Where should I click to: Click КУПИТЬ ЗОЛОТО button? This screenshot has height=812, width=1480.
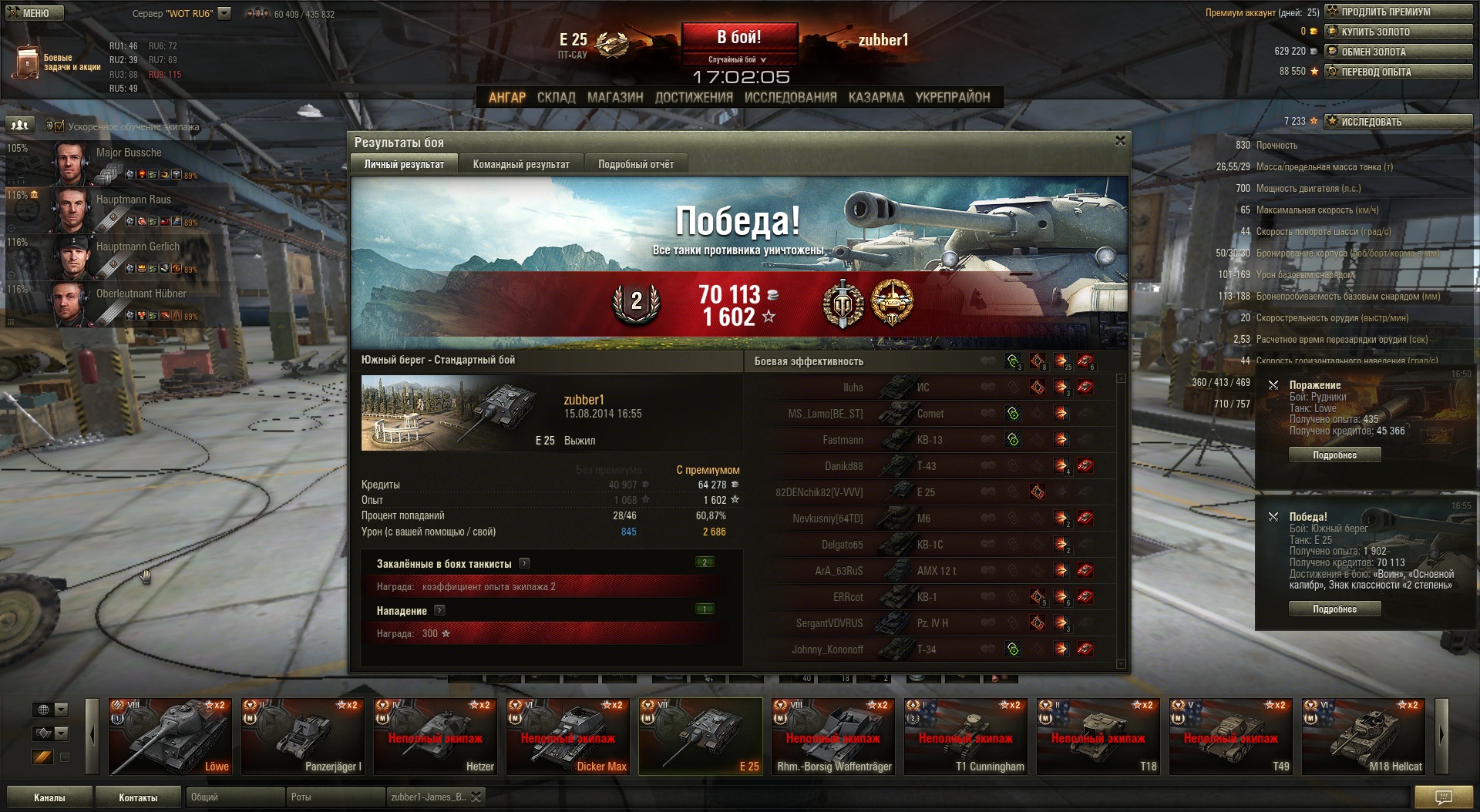(x=1398, y=32)
